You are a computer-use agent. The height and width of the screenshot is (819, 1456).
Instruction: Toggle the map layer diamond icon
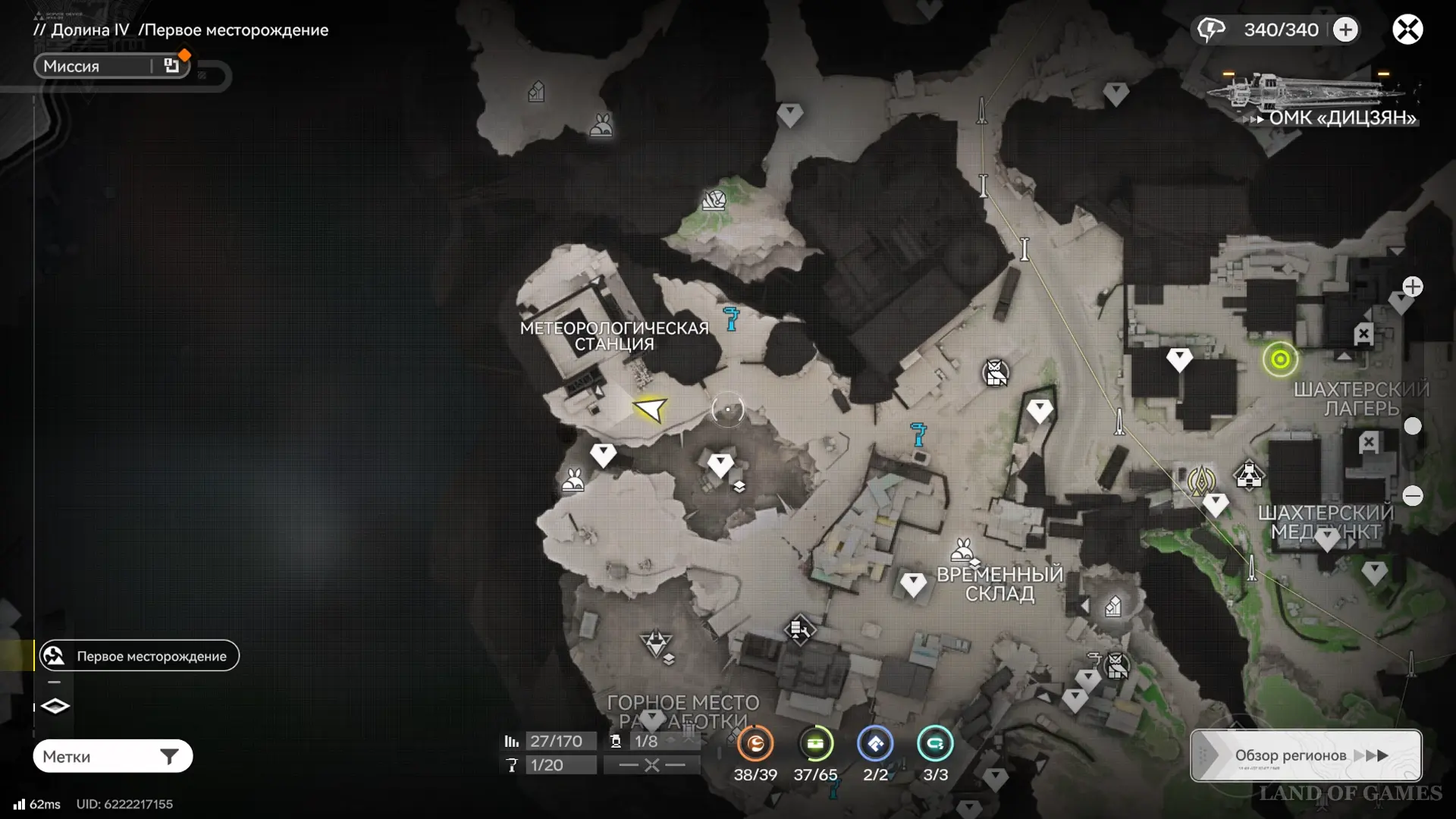55,706
